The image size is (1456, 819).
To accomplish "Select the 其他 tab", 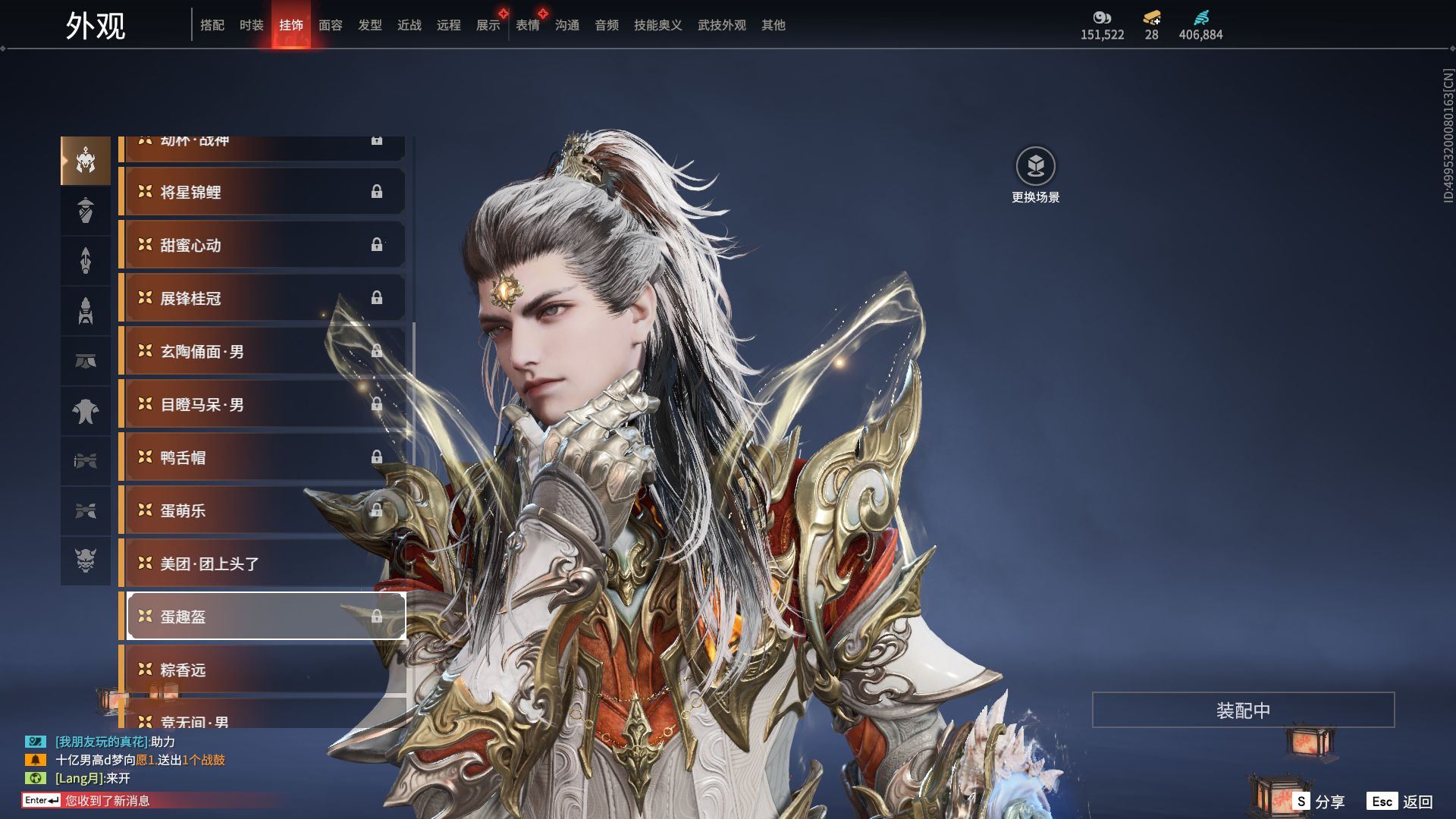I will click(773, 25).
